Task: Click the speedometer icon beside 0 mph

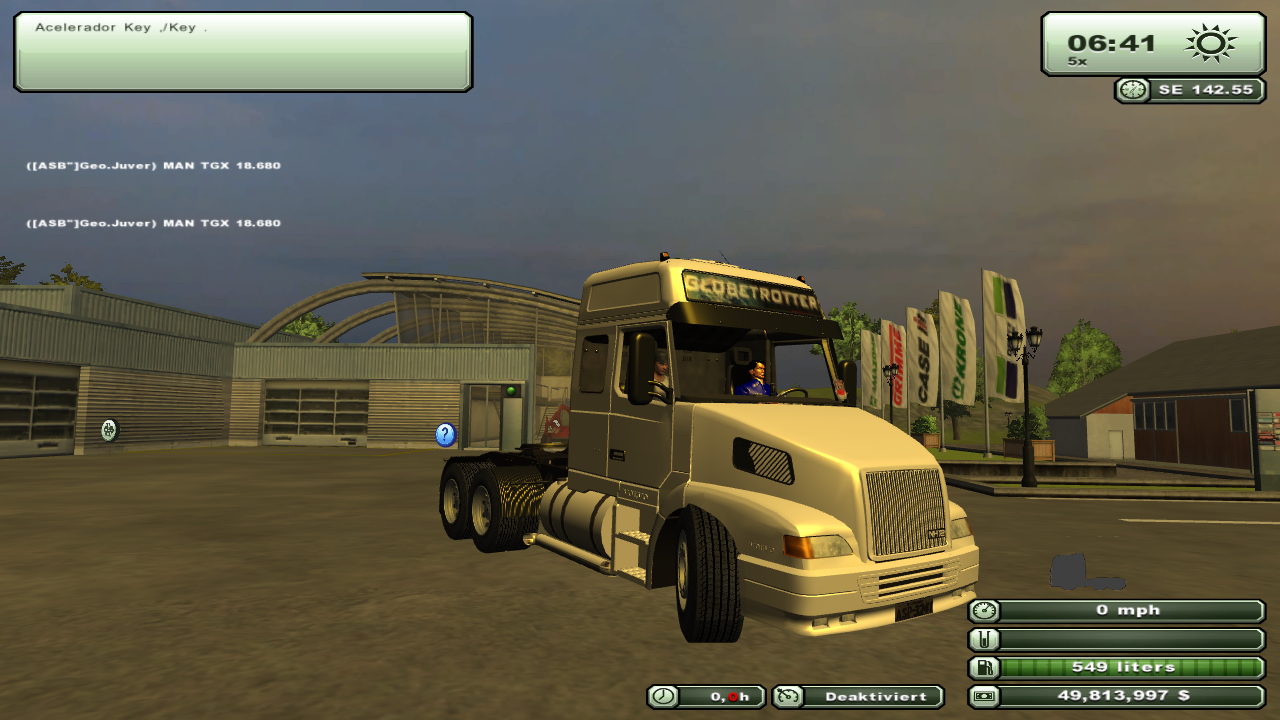Action: pos(984,610)
